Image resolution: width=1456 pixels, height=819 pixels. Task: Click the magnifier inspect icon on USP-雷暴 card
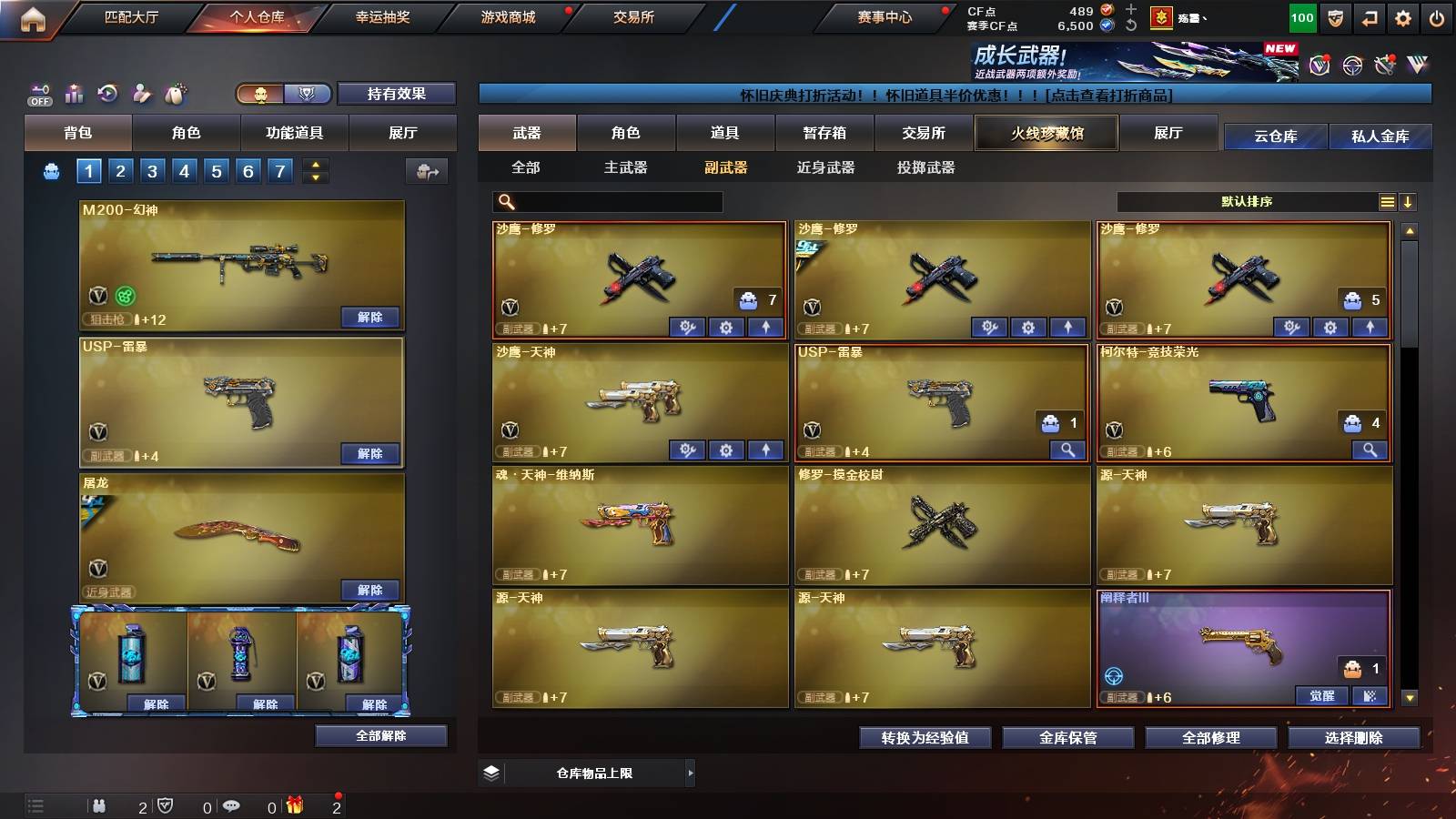(x=1067, y=450)
